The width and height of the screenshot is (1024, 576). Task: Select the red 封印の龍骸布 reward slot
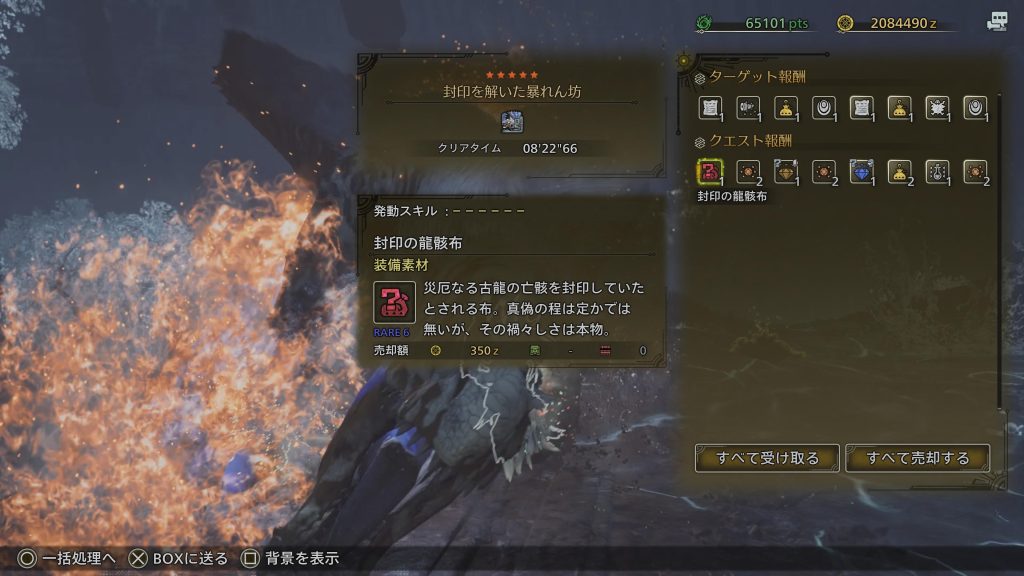(x=709, y=172)
